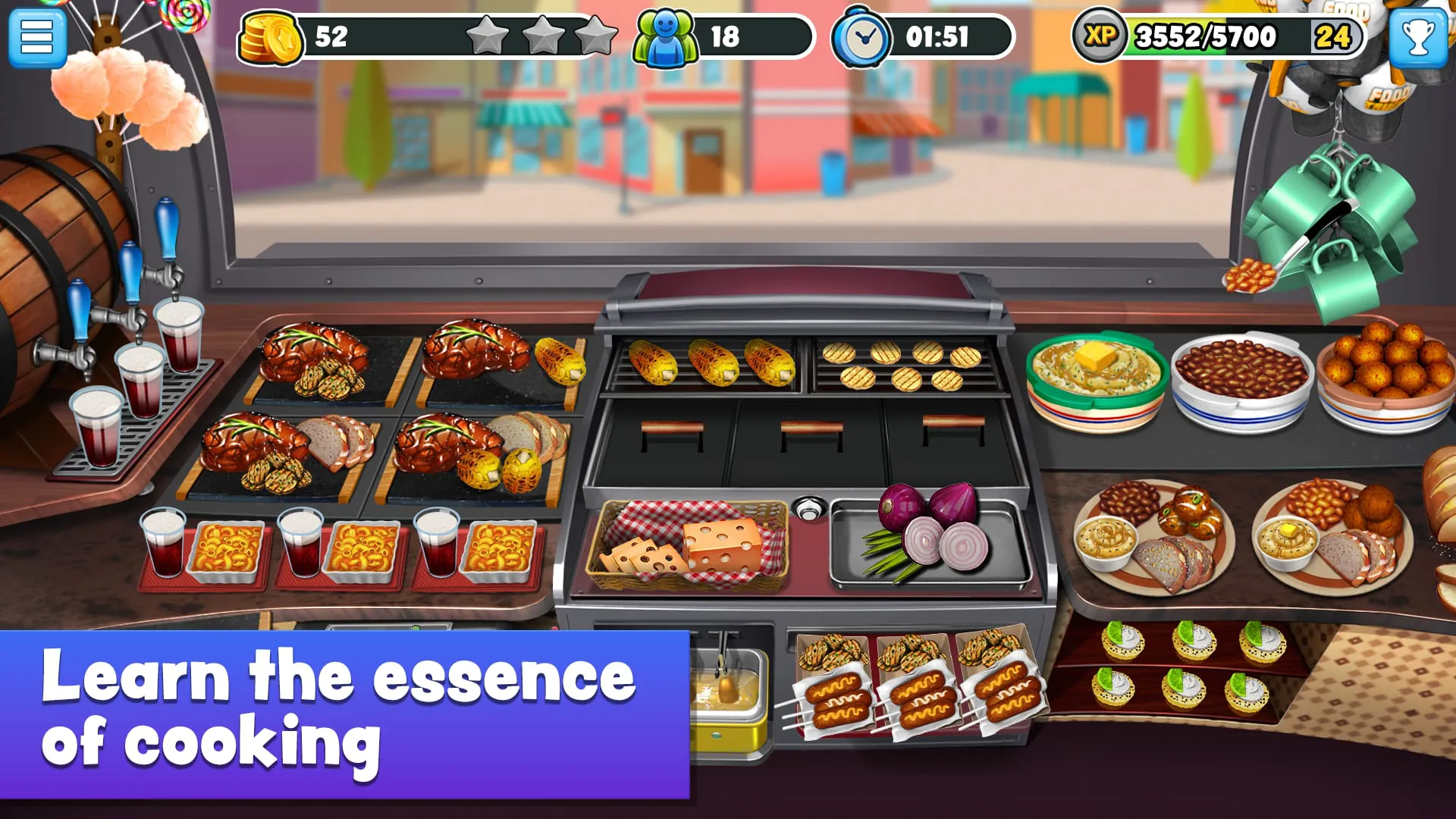Click the customers counter icon
Screen dimensions: 1456x819
[x=664, y=33]
